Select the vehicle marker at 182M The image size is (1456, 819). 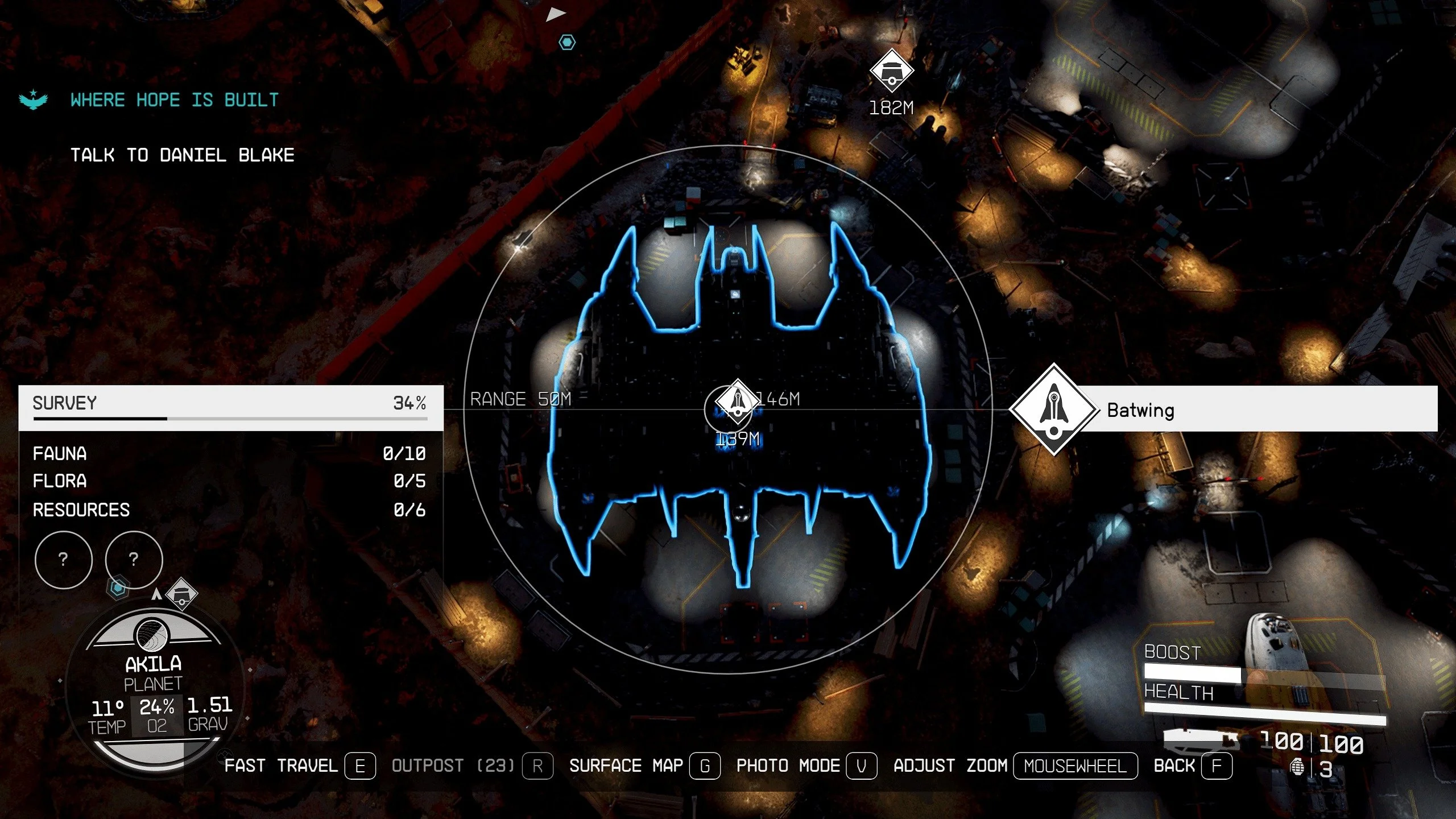pos(891,71)
